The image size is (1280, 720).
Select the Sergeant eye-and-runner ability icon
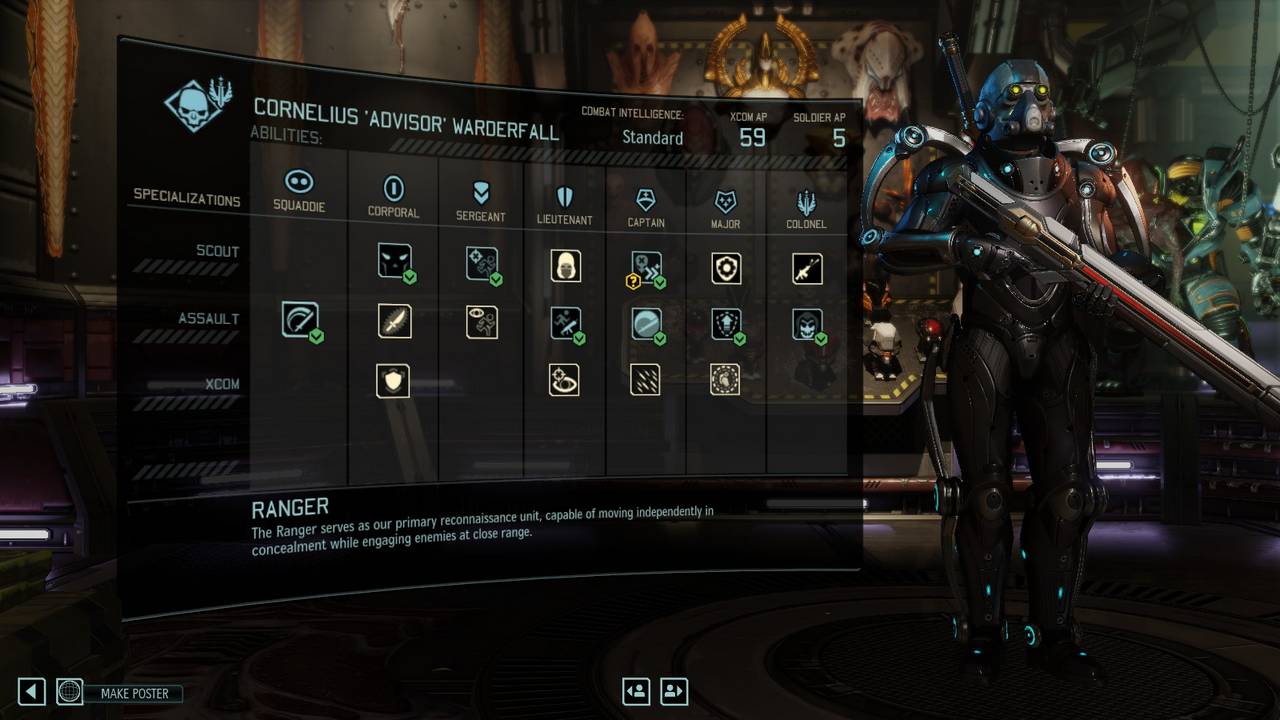point(482,322)
